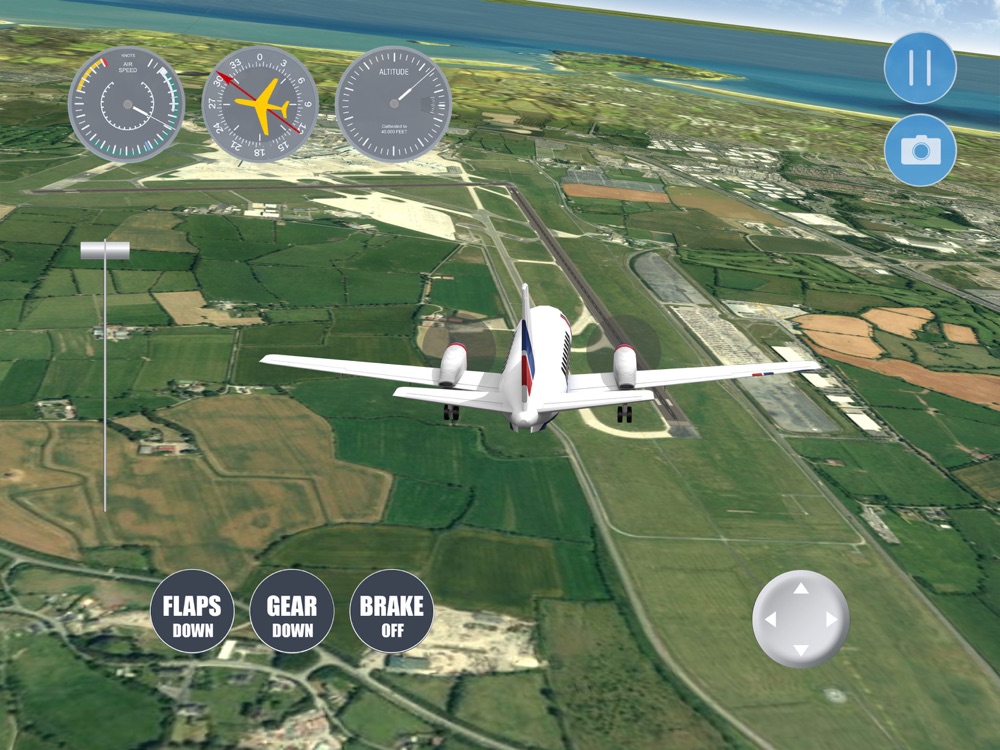Toggle the GEAR DOWN button
This screenshot has height=750, width=1000.
[x=292, y=611]
